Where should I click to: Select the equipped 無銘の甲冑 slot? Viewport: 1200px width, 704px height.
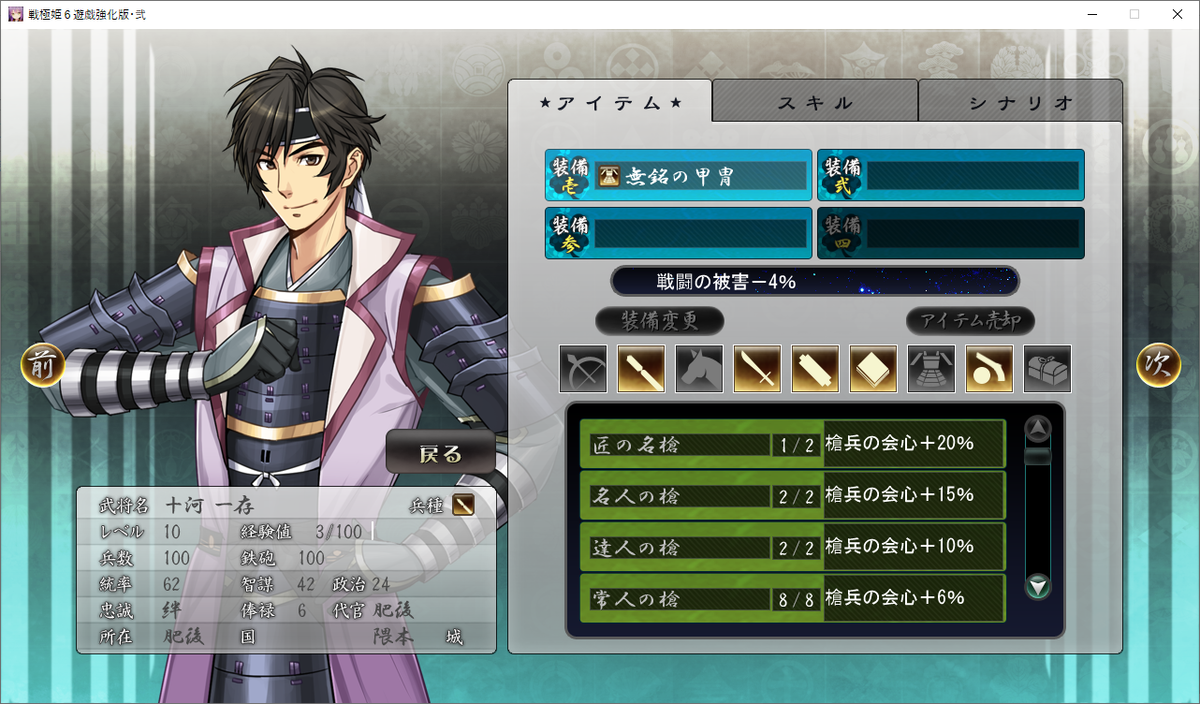click(x=679, y=176)
